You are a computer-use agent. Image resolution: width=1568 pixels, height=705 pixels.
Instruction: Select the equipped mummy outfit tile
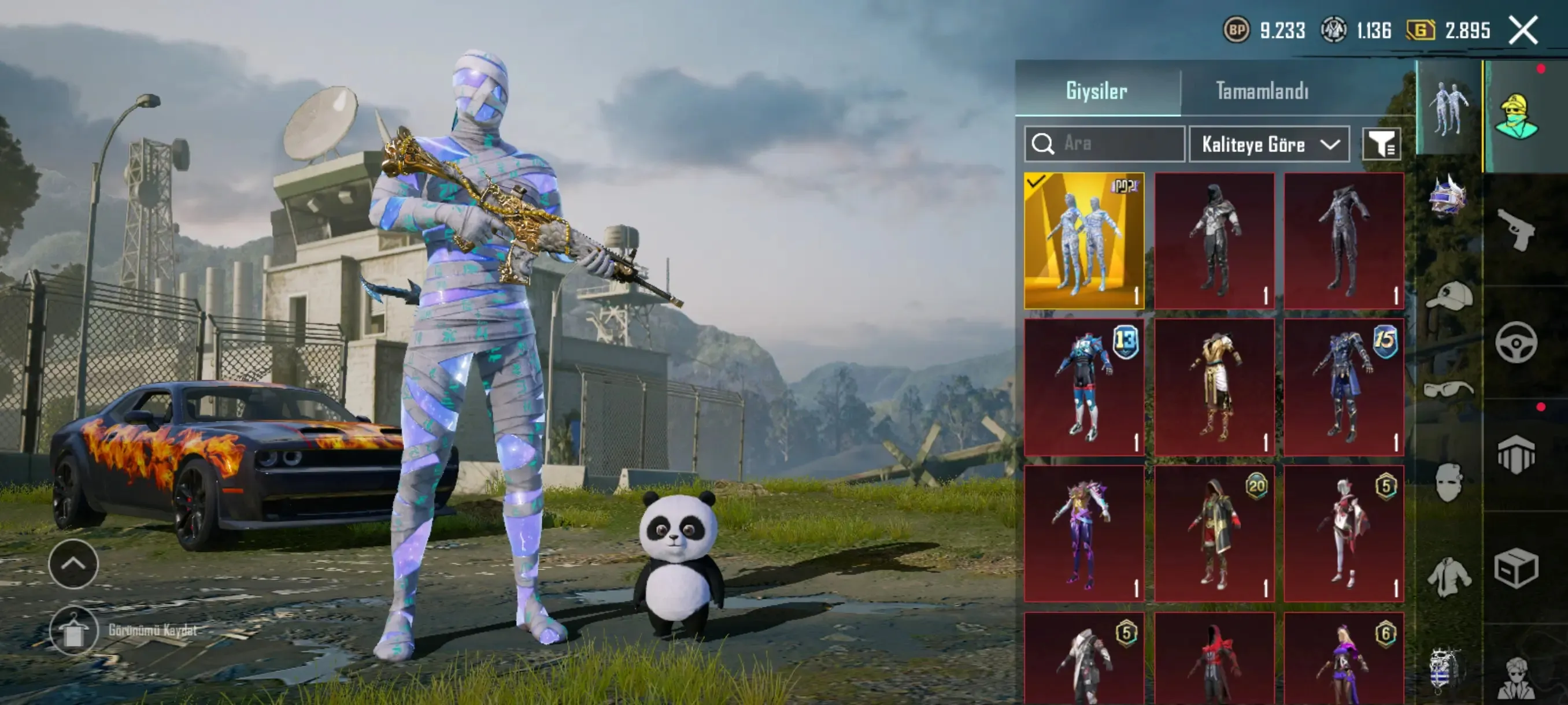tap(1084, 241)
